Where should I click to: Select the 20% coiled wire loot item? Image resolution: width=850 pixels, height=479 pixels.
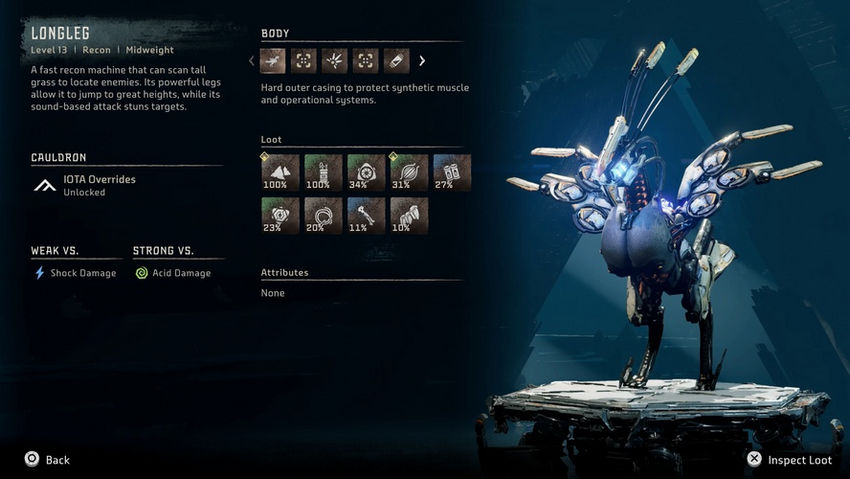323,216
